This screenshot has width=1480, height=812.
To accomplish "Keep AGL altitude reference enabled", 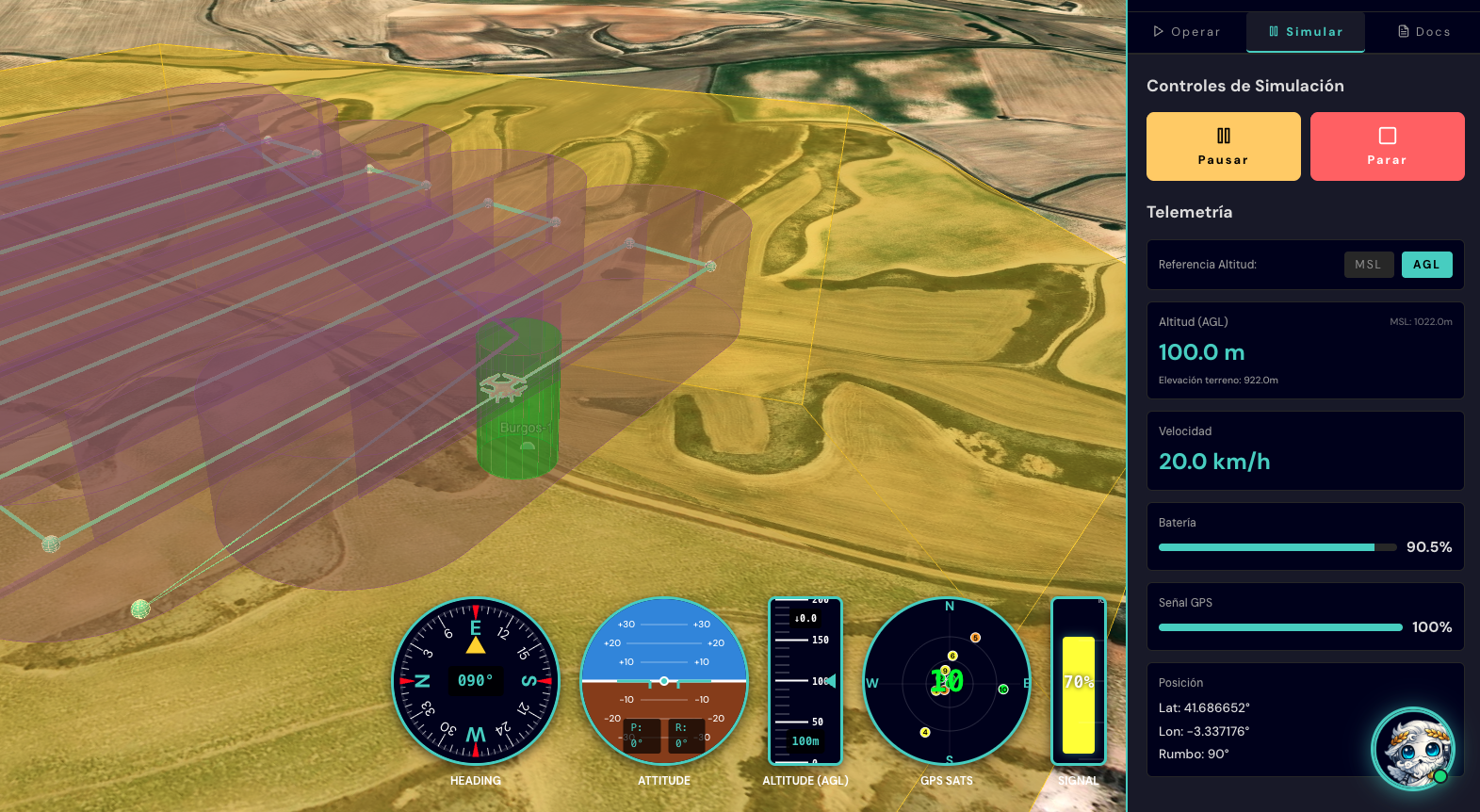I will tap(1426, 264).
